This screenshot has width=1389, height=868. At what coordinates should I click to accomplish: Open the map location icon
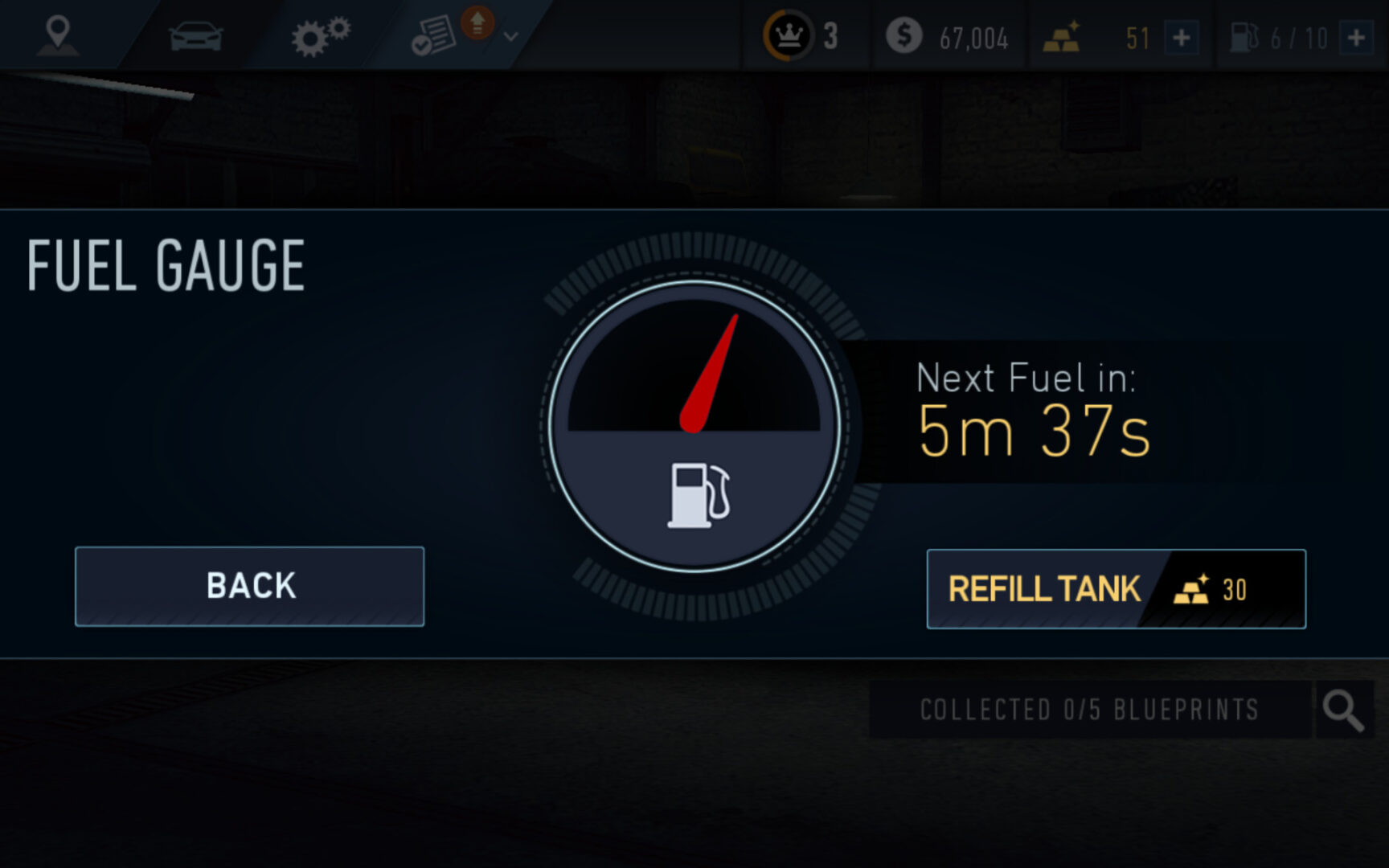(58, 34)
